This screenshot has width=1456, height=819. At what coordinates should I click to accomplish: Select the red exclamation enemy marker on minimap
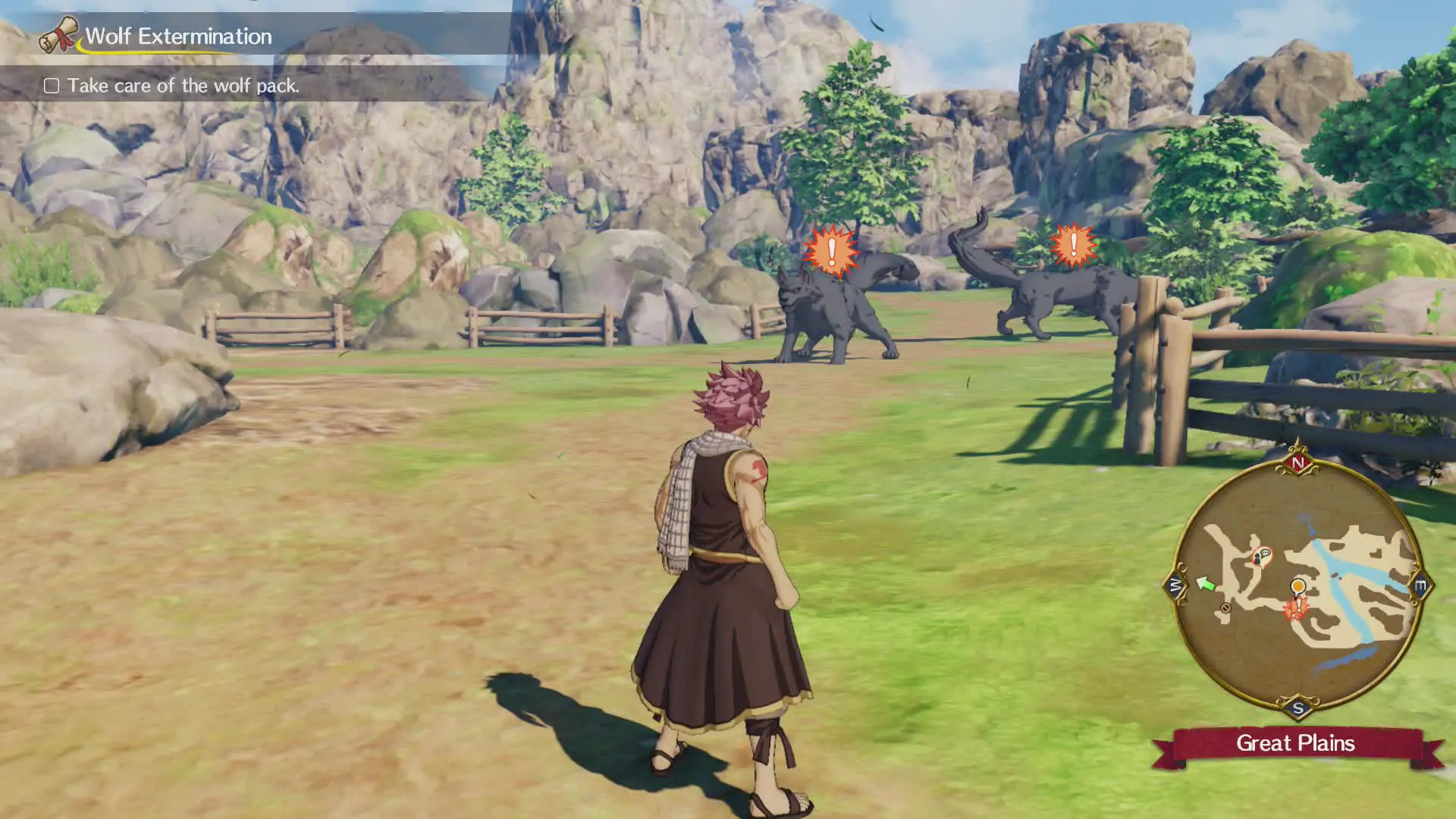(1296, 608)
